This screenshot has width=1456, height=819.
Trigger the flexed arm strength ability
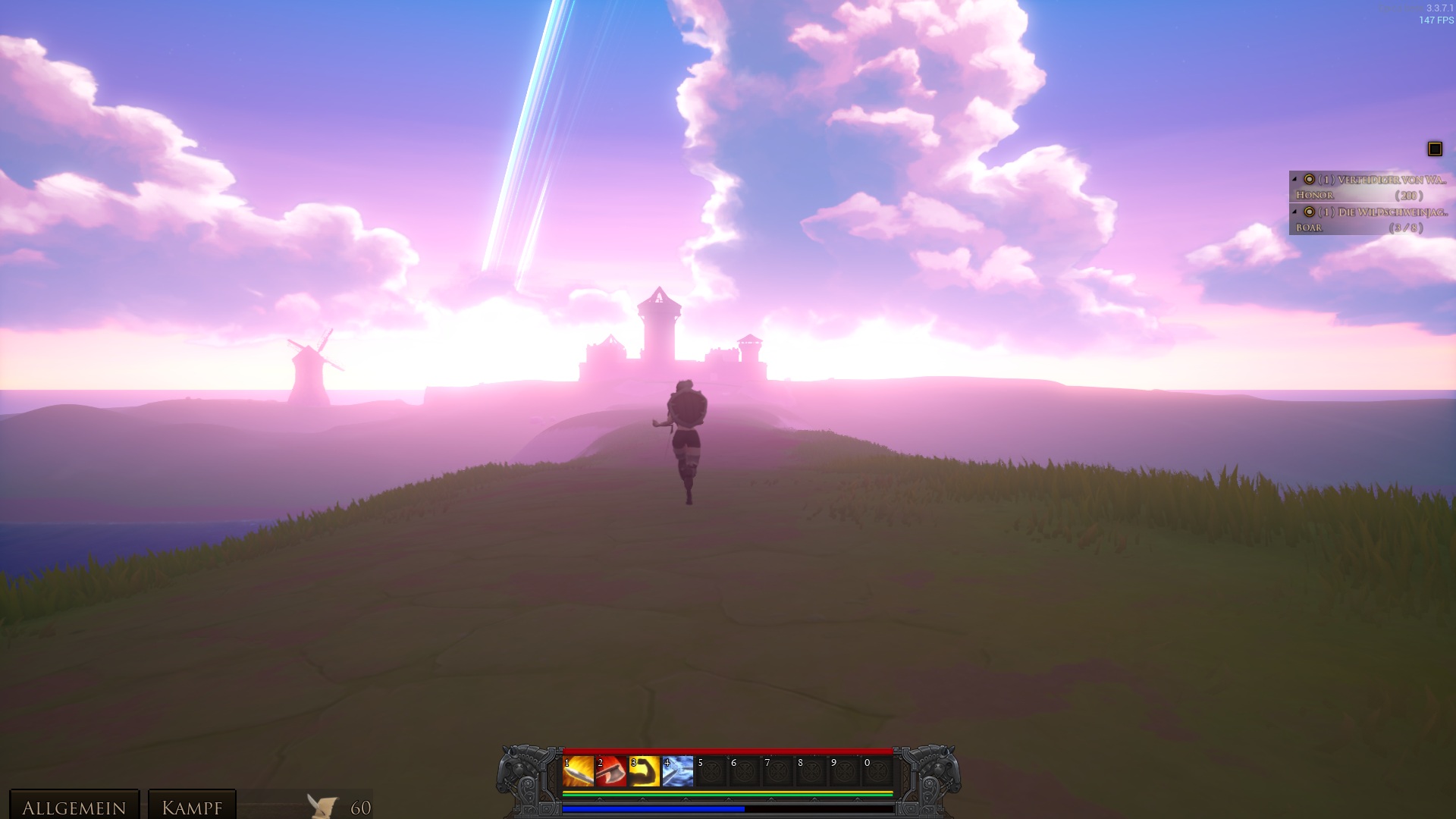click(645, 771)
